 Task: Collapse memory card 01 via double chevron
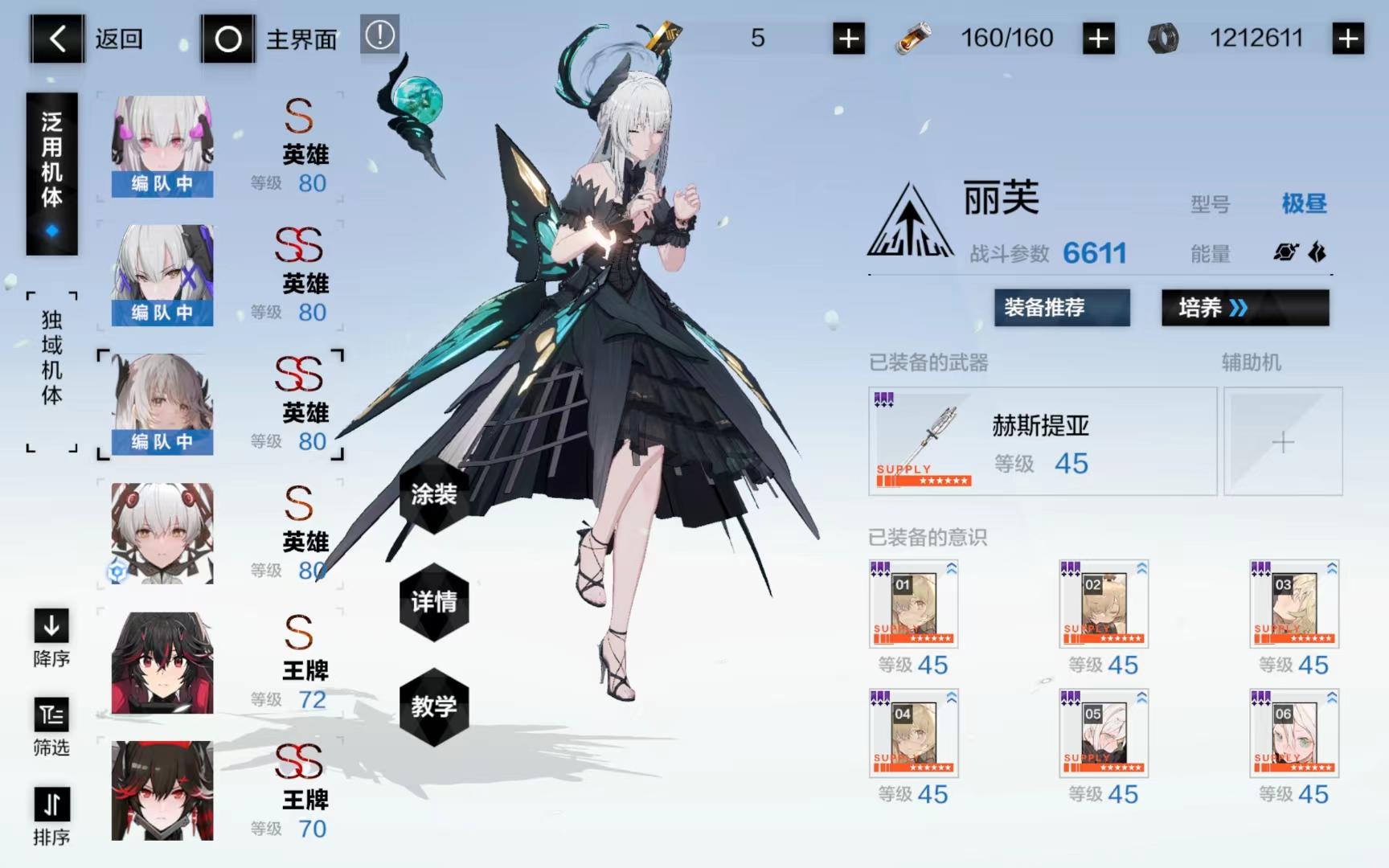[x=951, y=567]
